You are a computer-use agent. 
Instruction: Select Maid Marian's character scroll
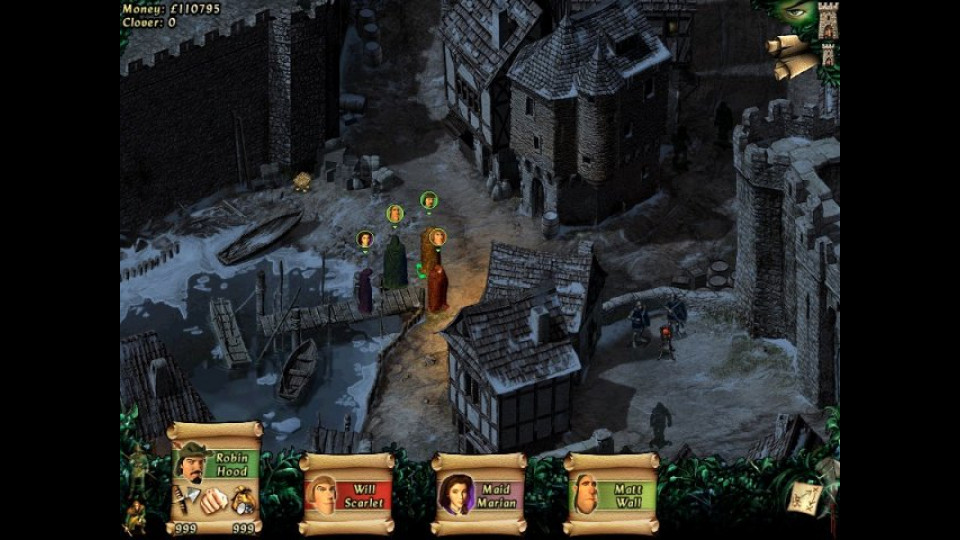479,494
